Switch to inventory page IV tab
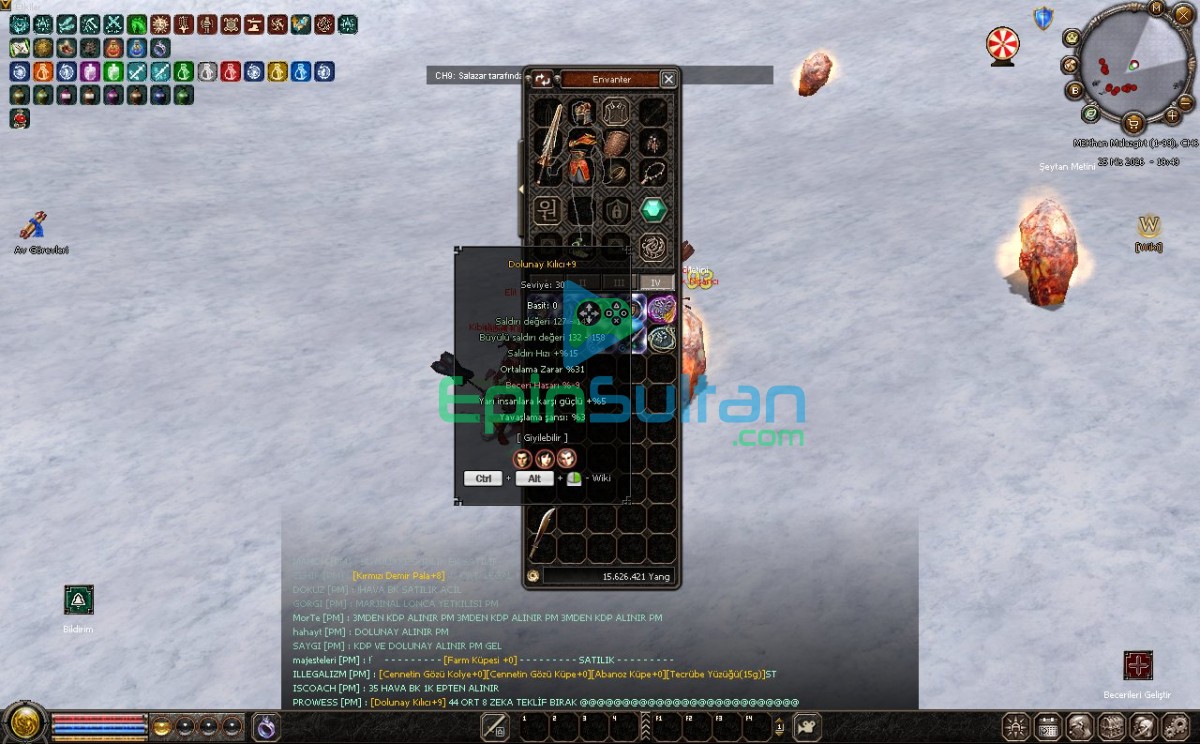The width and height of the screenshot is (1200, 744). [656, 283]
